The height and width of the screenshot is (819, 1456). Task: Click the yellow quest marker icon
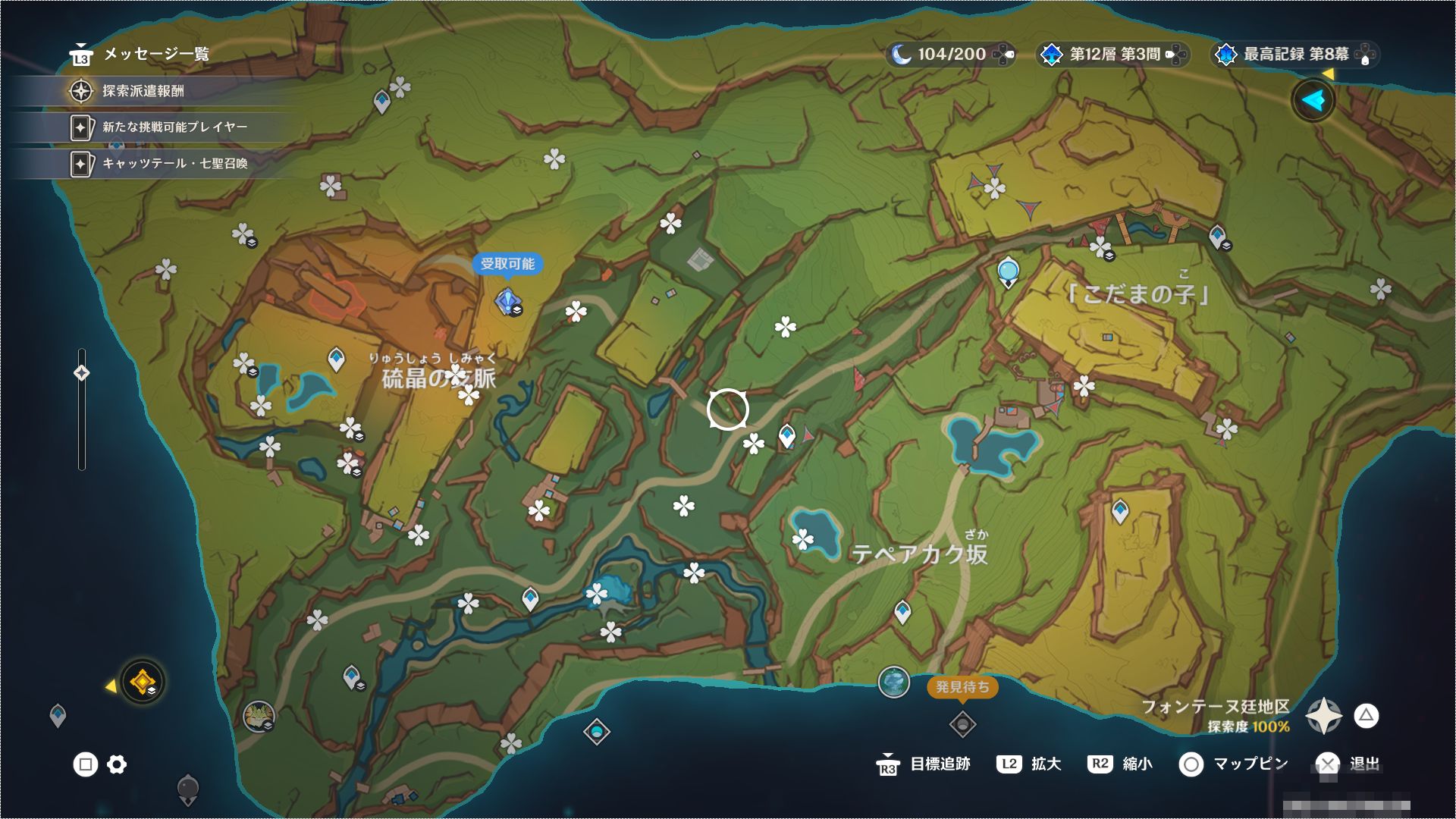pos(142,682)
